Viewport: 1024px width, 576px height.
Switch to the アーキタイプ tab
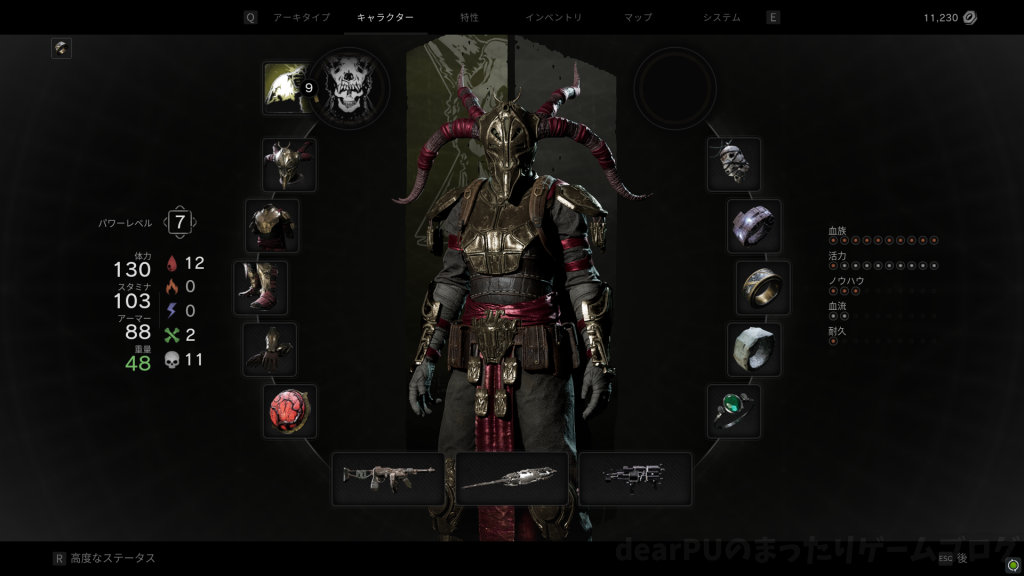[x=301, y=17]
